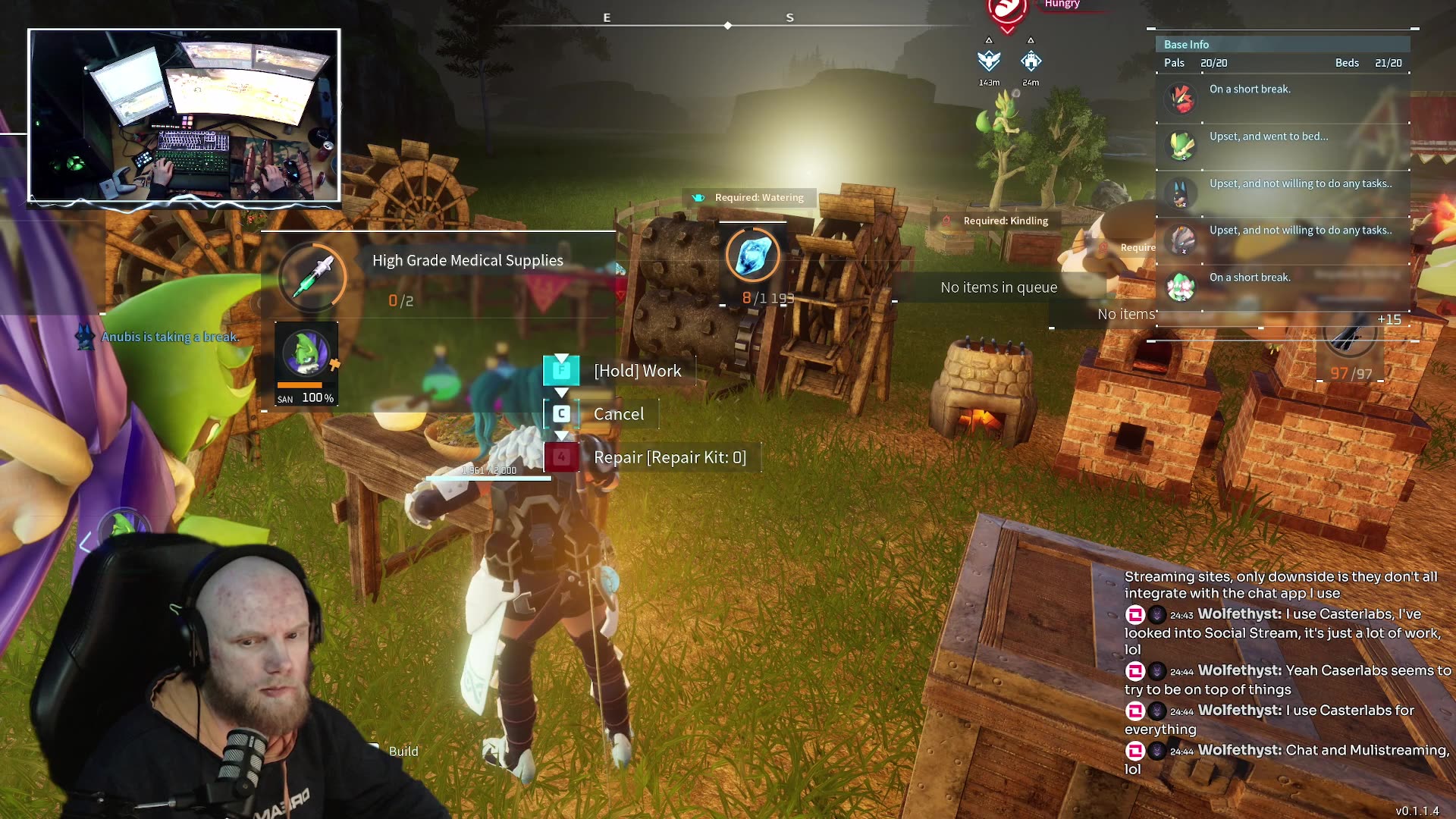The image size is (1456, 819).
Task: Choose the [Hold] Work option
Action: point(637,371)
